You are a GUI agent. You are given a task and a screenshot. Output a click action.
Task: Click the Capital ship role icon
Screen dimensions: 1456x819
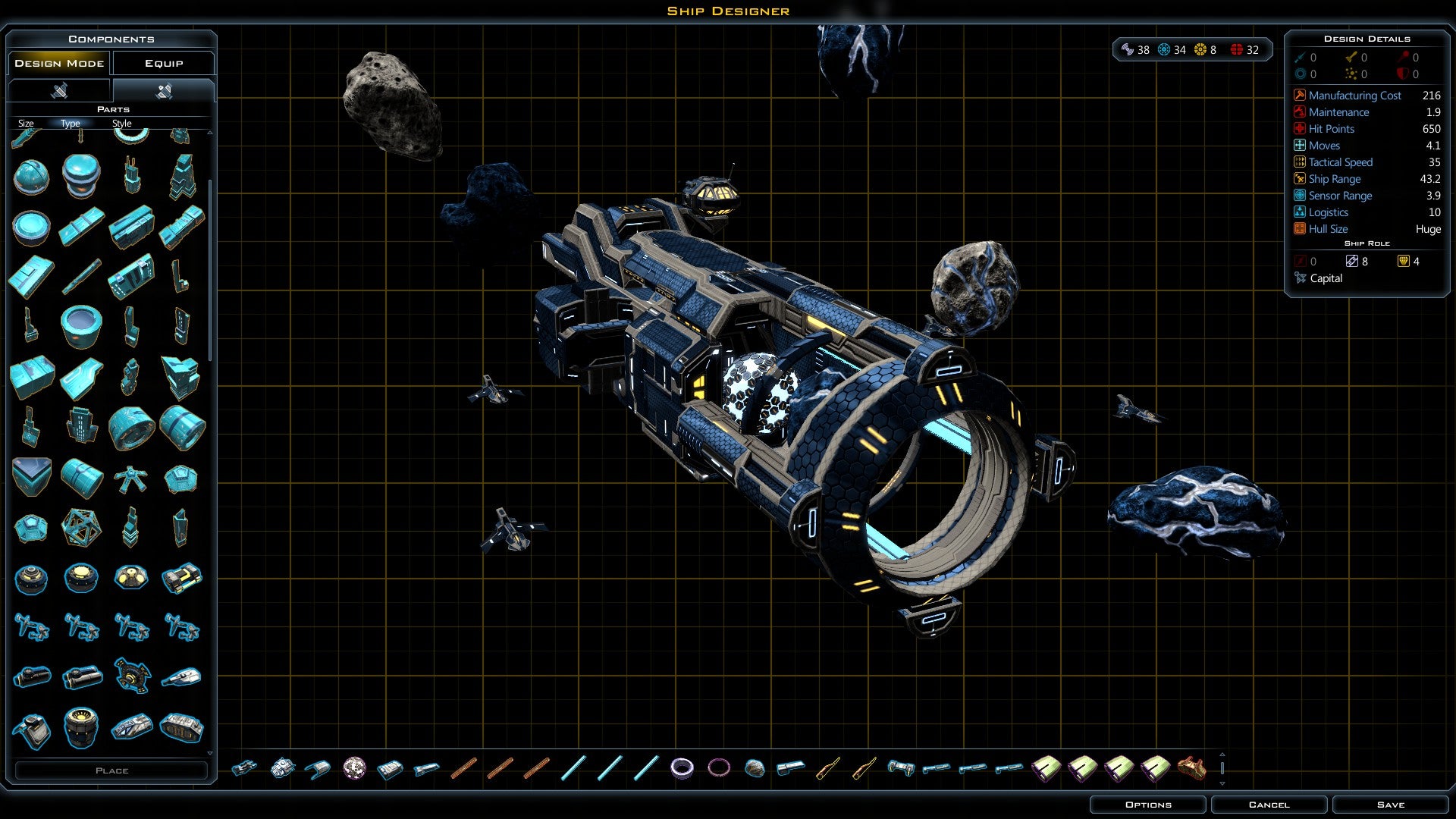1301,278
